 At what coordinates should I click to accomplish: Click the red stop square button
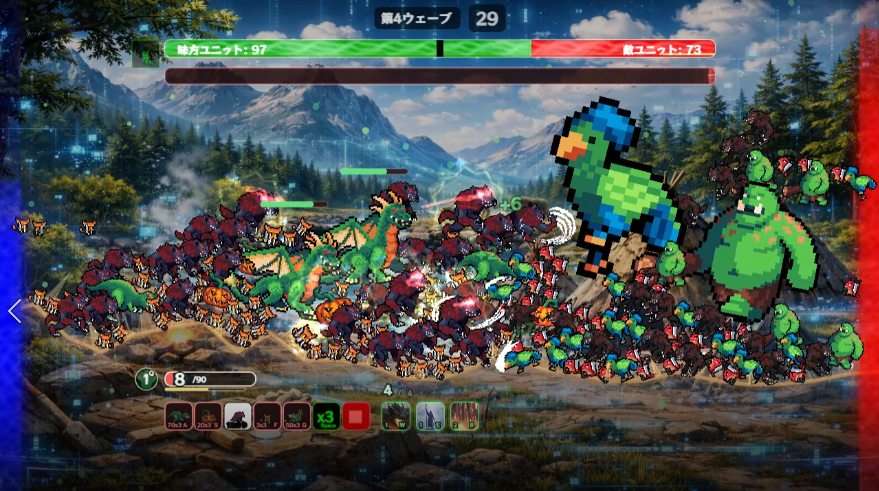pyautogui.click(x=356, y=415)
